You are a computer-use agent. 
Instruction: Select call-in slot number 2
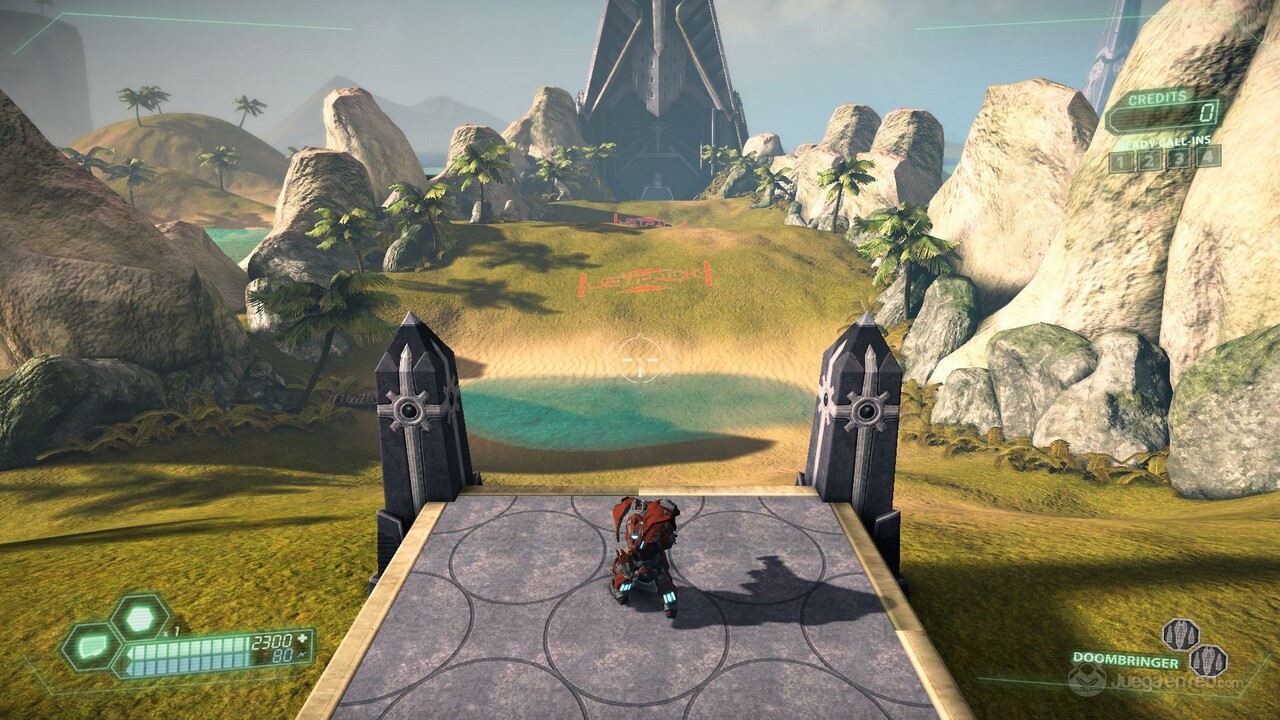pyautogui.click(x=1151, y=159)
